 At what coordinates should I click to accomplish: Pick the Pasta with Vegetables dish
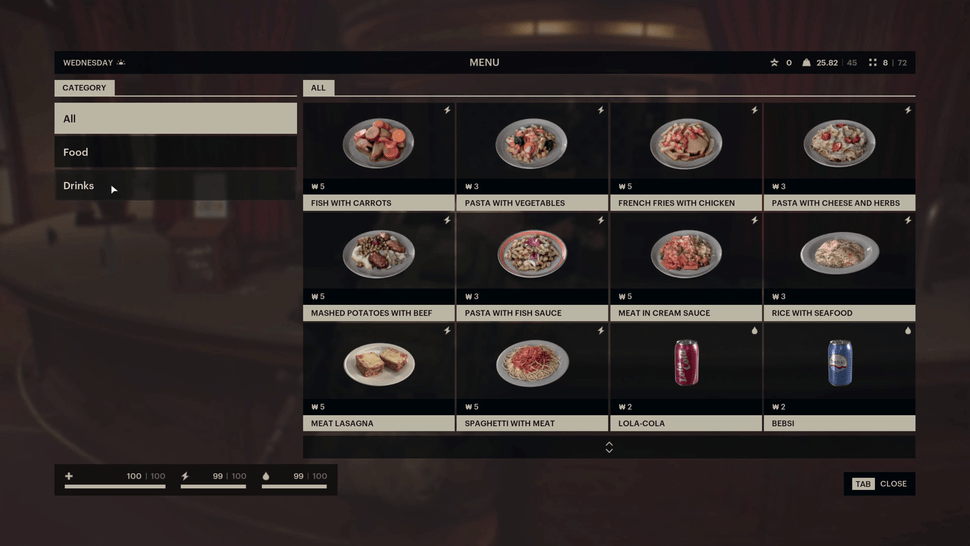click(x=532, y=145)
